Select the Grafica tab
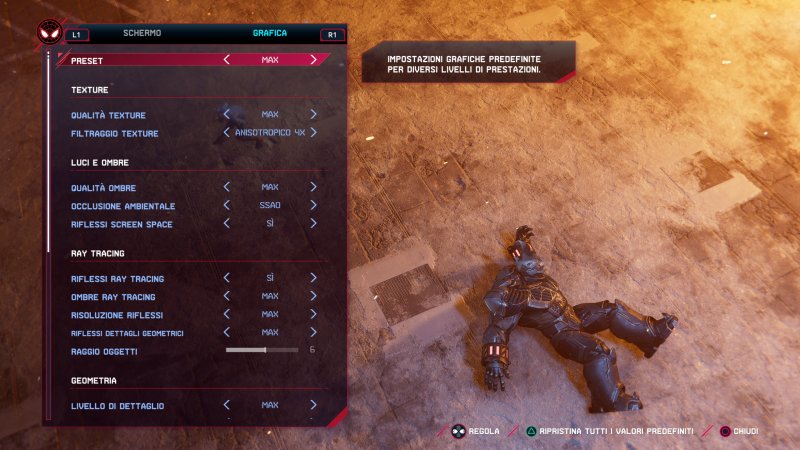The width and height of the screenshot is (800, 450). [x=270, y=33]
